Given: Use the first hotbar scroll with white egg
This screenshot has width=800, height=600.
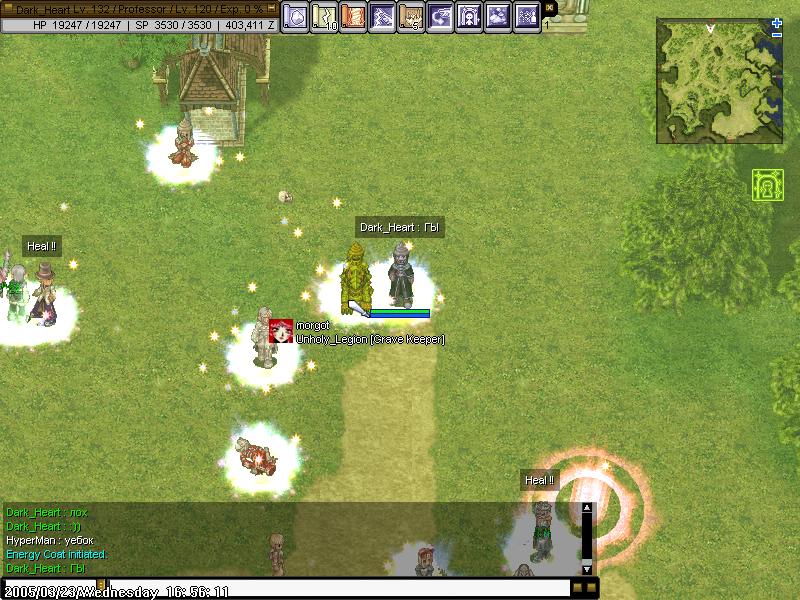Looking at the screenshot, I should click(x=295, y=17).
